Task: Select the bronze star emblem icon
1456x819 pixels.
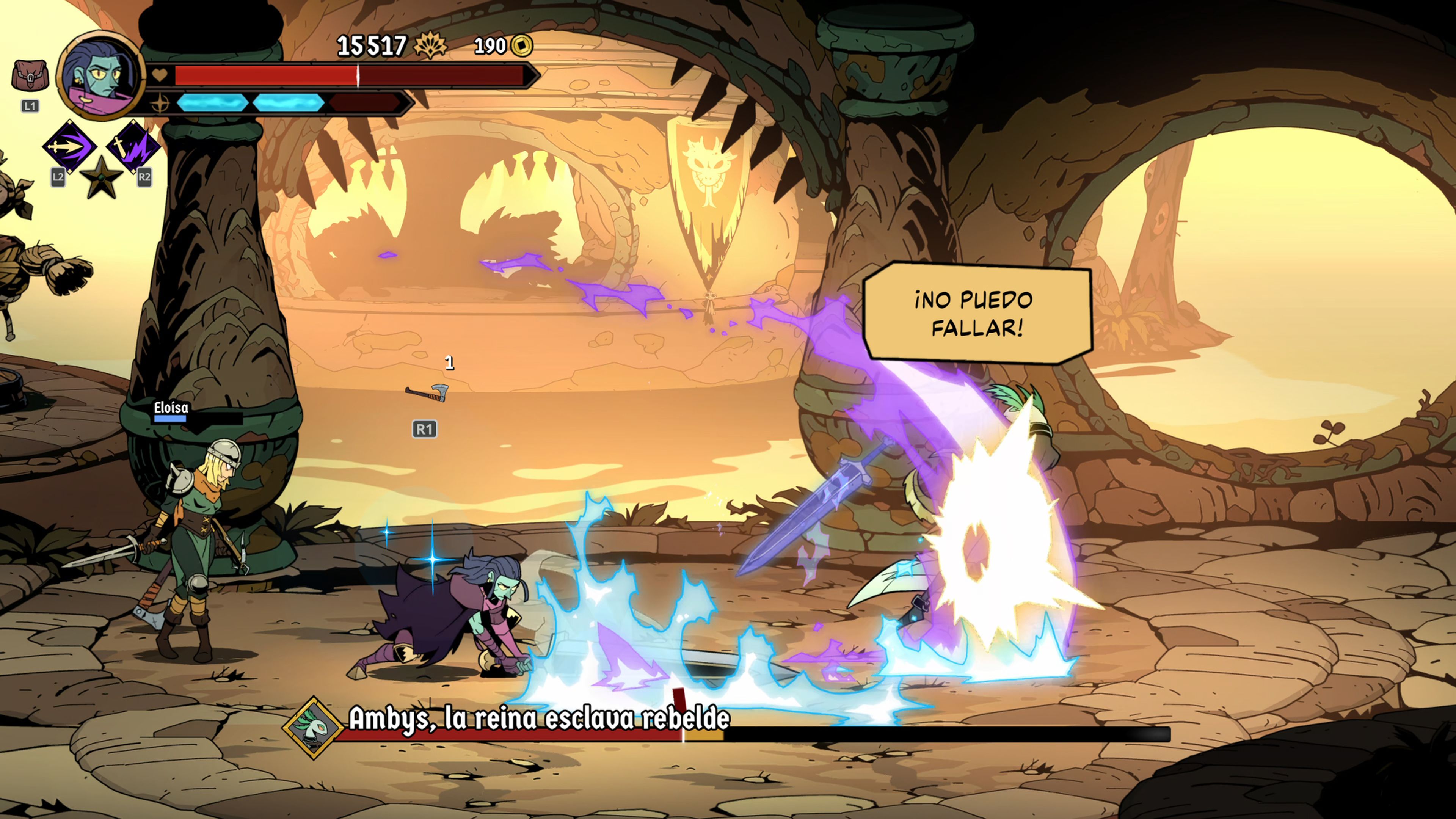Action: point(102,177)
